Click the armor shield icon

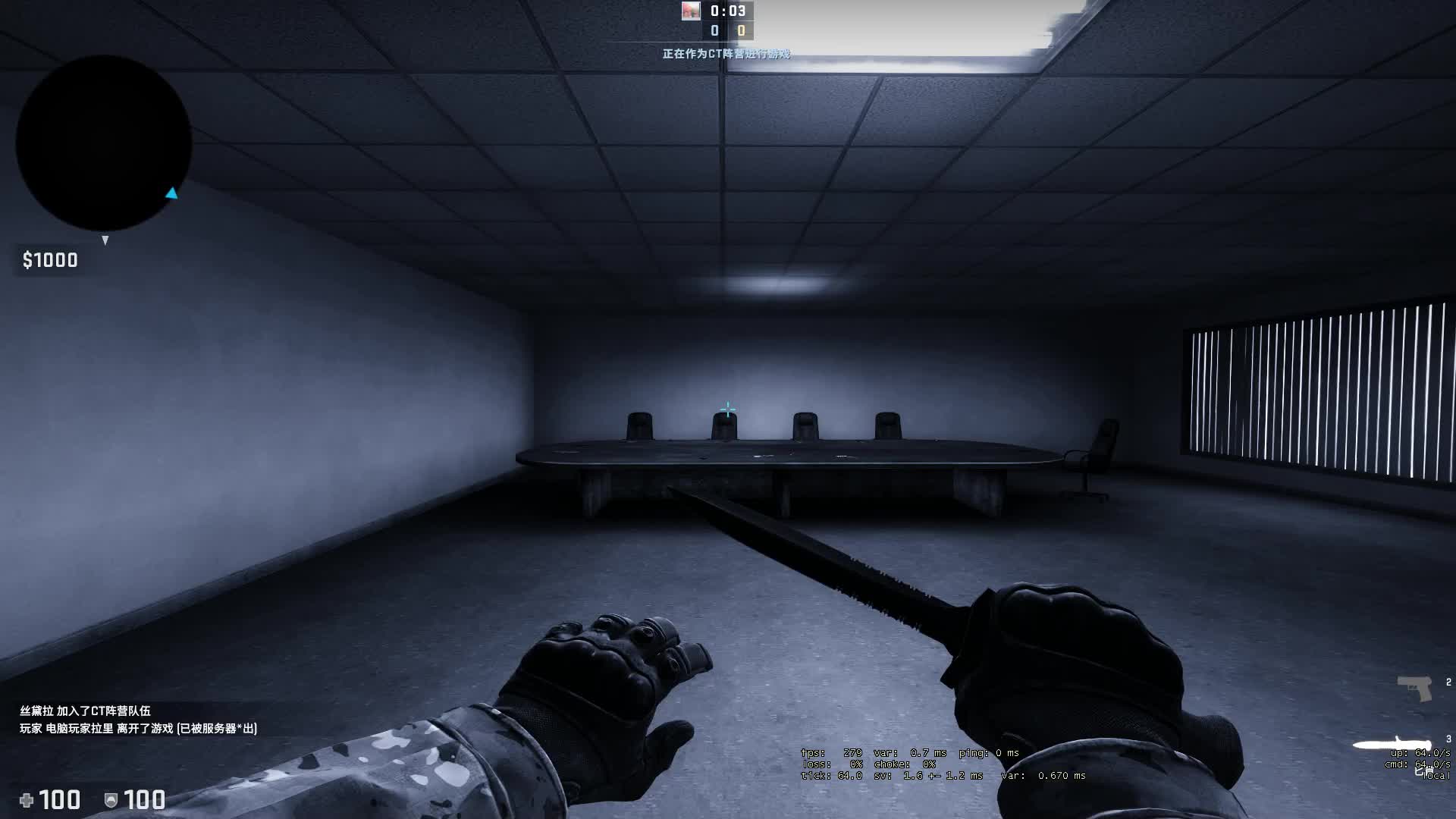[x=110, y=800]
